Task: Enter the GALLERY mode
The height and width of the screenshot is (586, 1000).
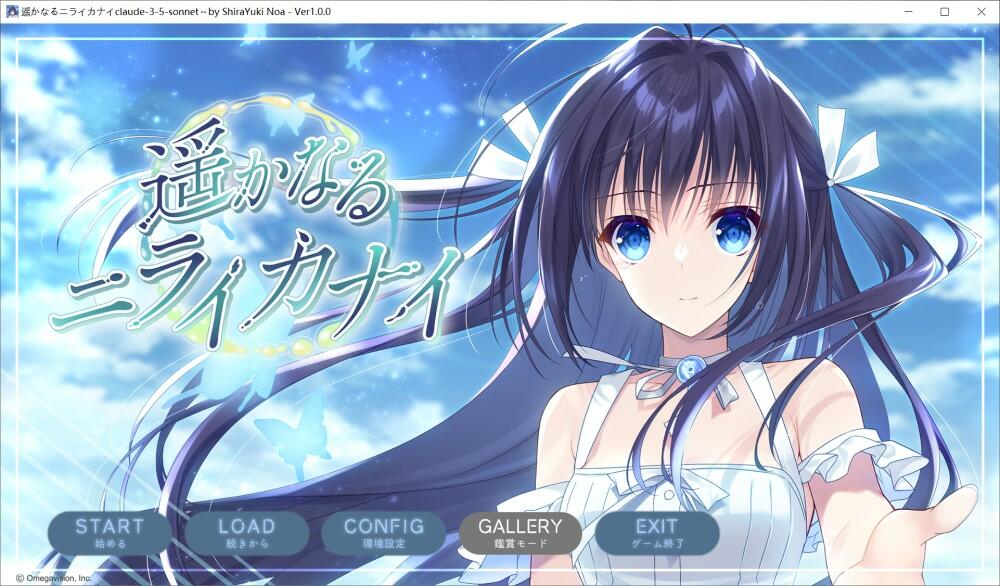Action: [x=520, y=532]
